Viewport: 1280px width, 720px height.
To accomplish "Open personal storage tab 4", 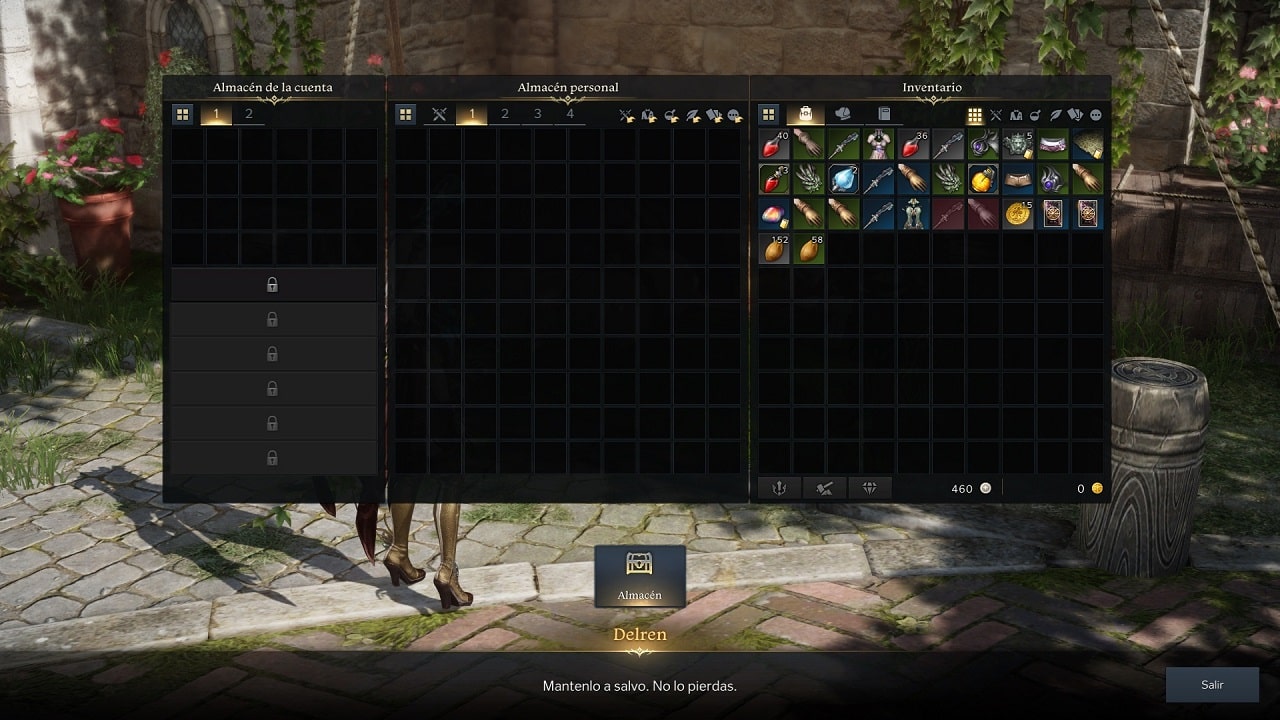I will click(570, 114).
